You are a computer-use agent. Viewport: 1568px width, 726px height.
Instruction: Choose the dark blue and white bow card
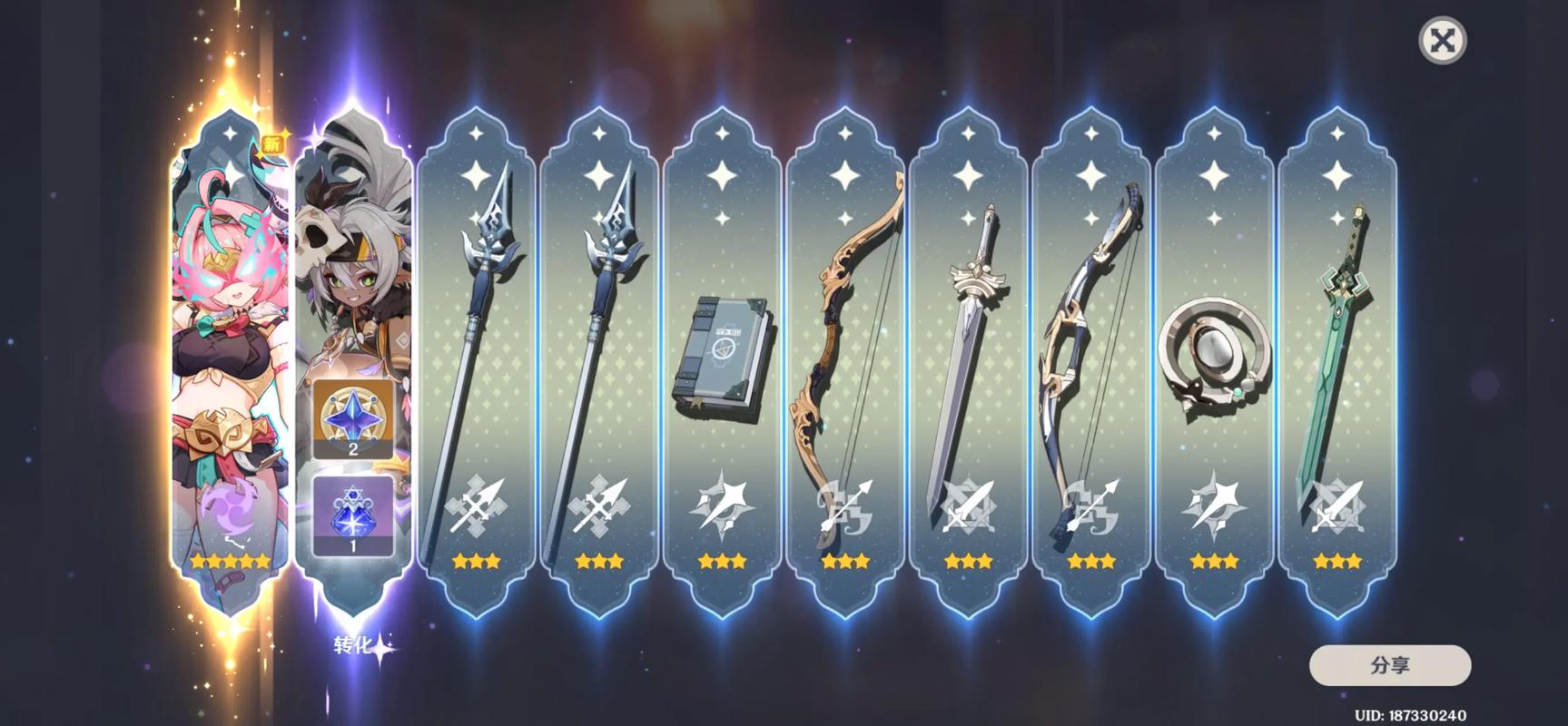tap(1091, 363)
